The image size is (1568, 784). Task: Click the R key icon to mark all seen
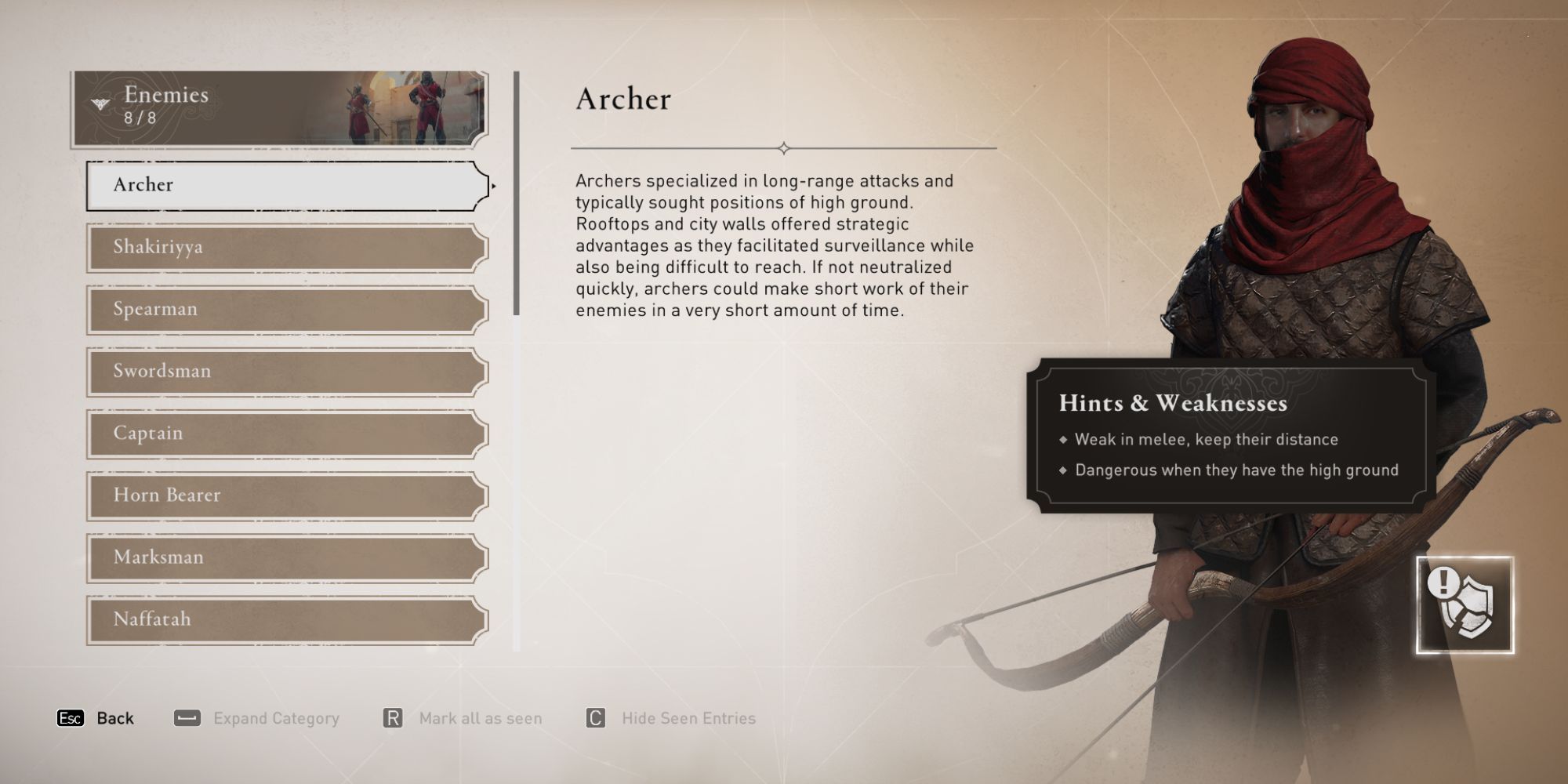(x=392, y=717)
